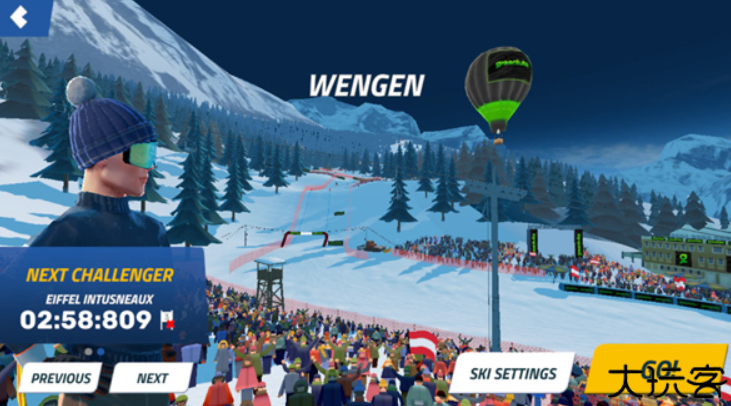Go back using the arrow button
731x406 pixels.
[x=20, y=15]
